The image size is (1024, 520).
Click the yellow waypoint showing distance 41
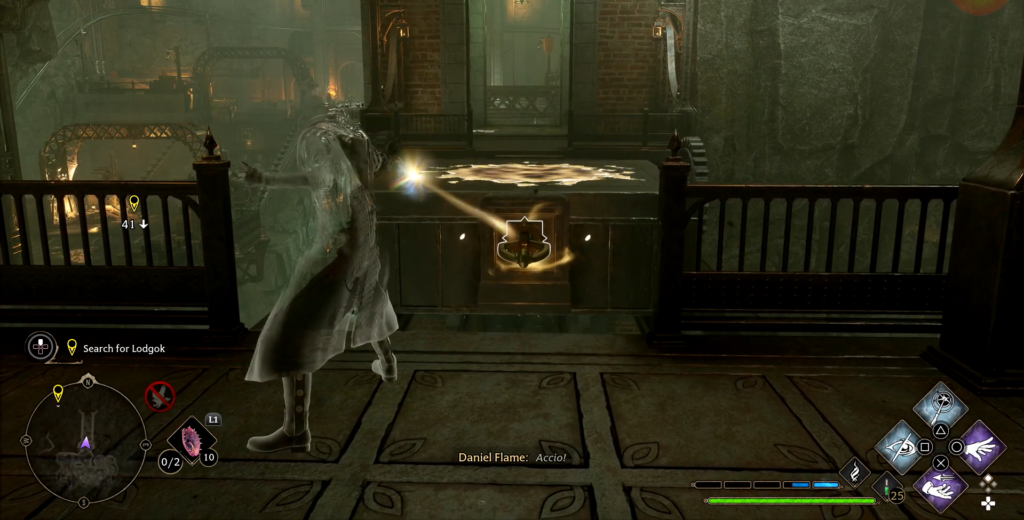[x=134, y=203]
